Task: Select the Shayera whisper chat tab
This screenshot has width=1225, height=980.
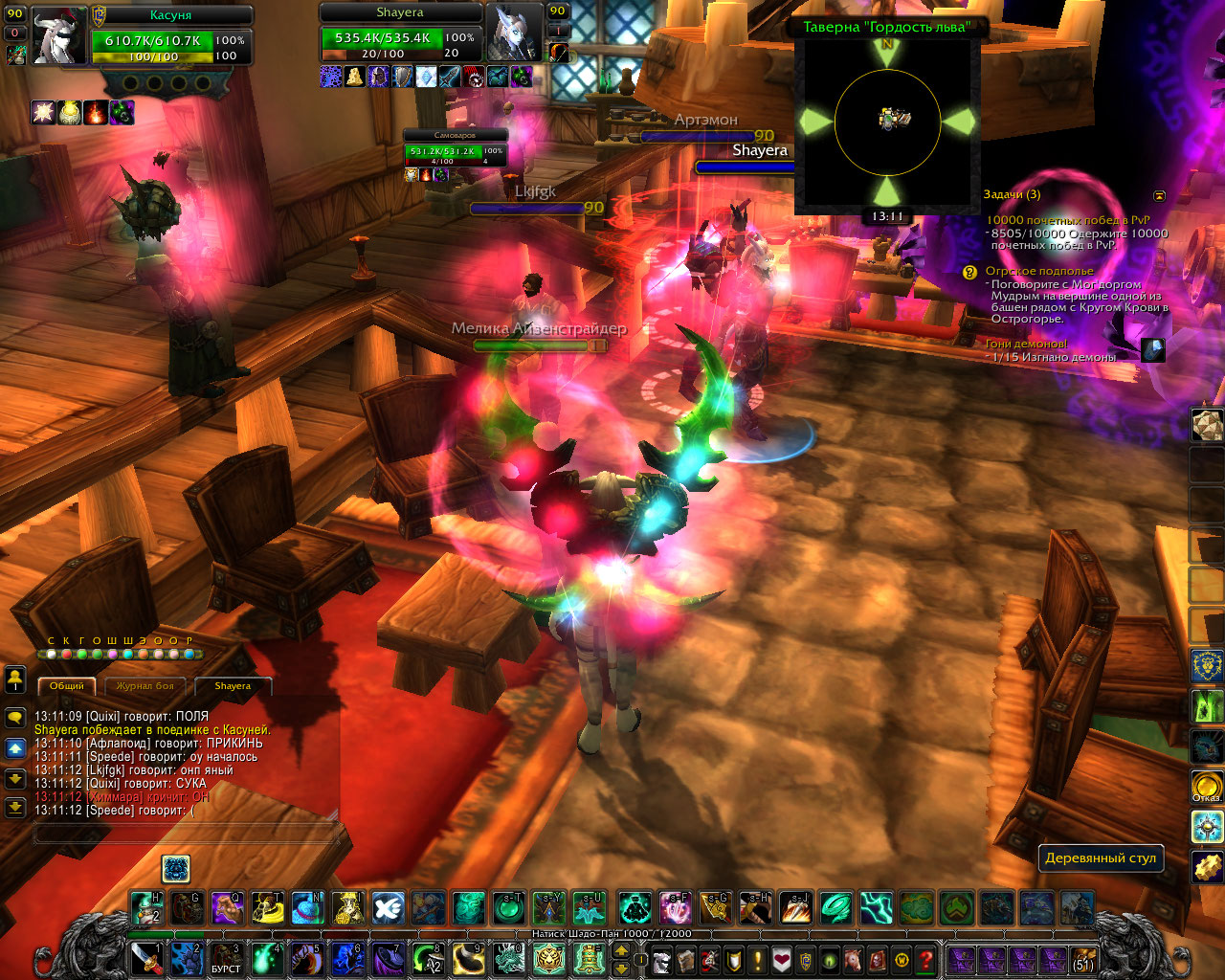Action: pyautogui.click(x=233, y=686)
